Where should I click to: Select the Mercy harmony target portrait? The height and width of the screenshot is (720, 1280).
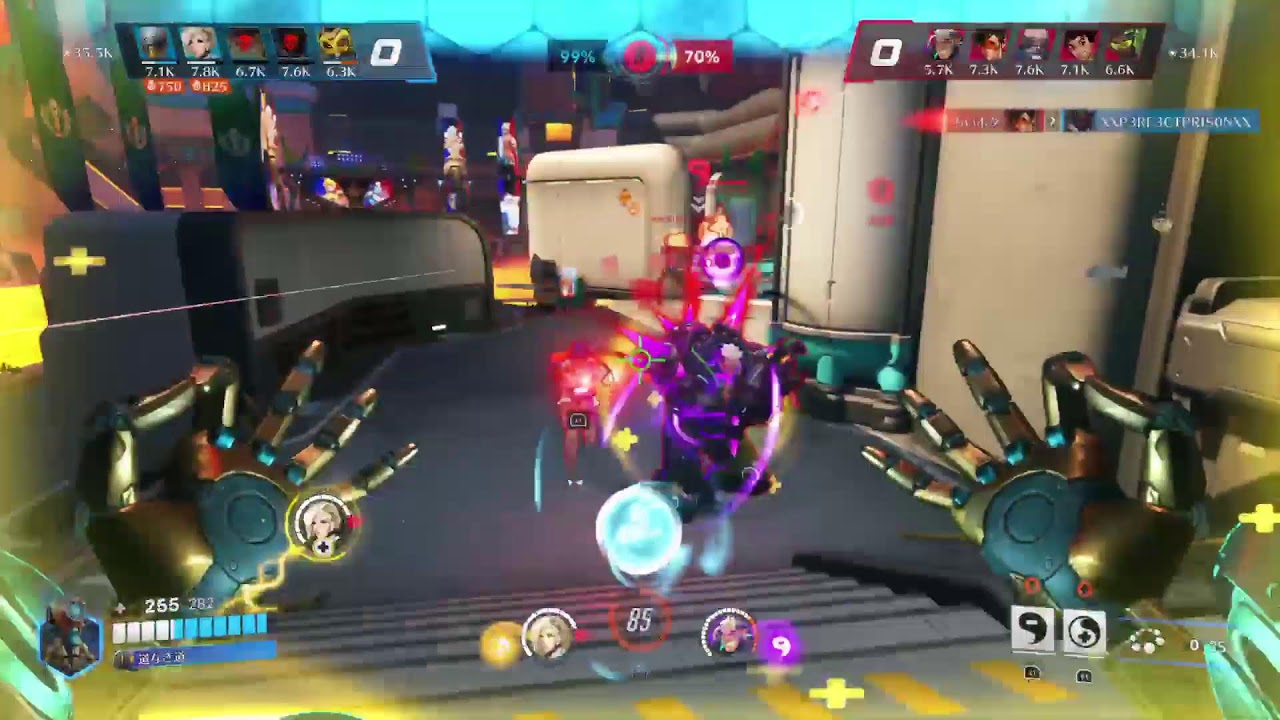tap(548, 632)
